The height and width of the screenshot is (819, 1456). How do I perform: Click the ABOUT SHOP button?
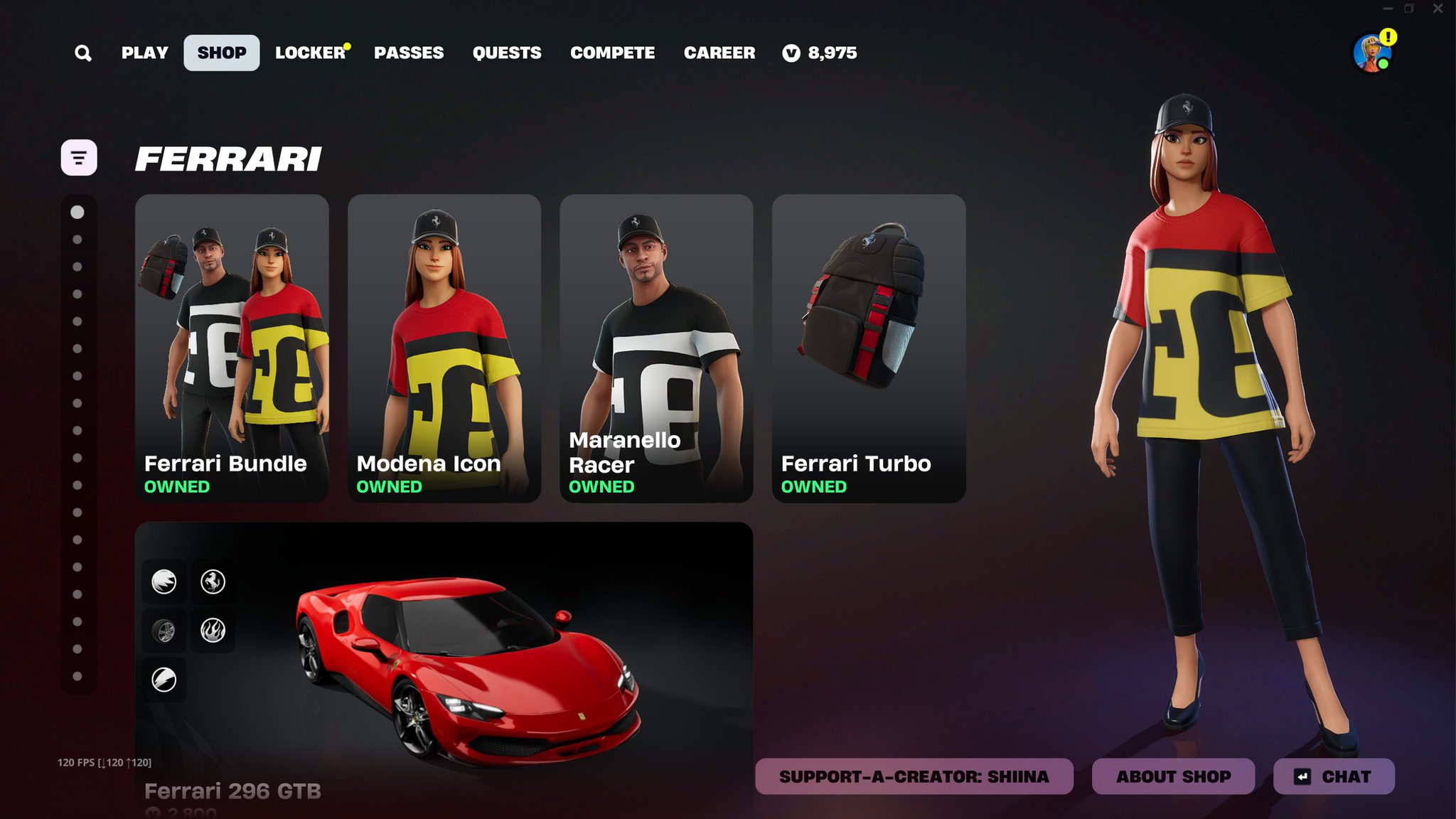[x=1175, y=776]
